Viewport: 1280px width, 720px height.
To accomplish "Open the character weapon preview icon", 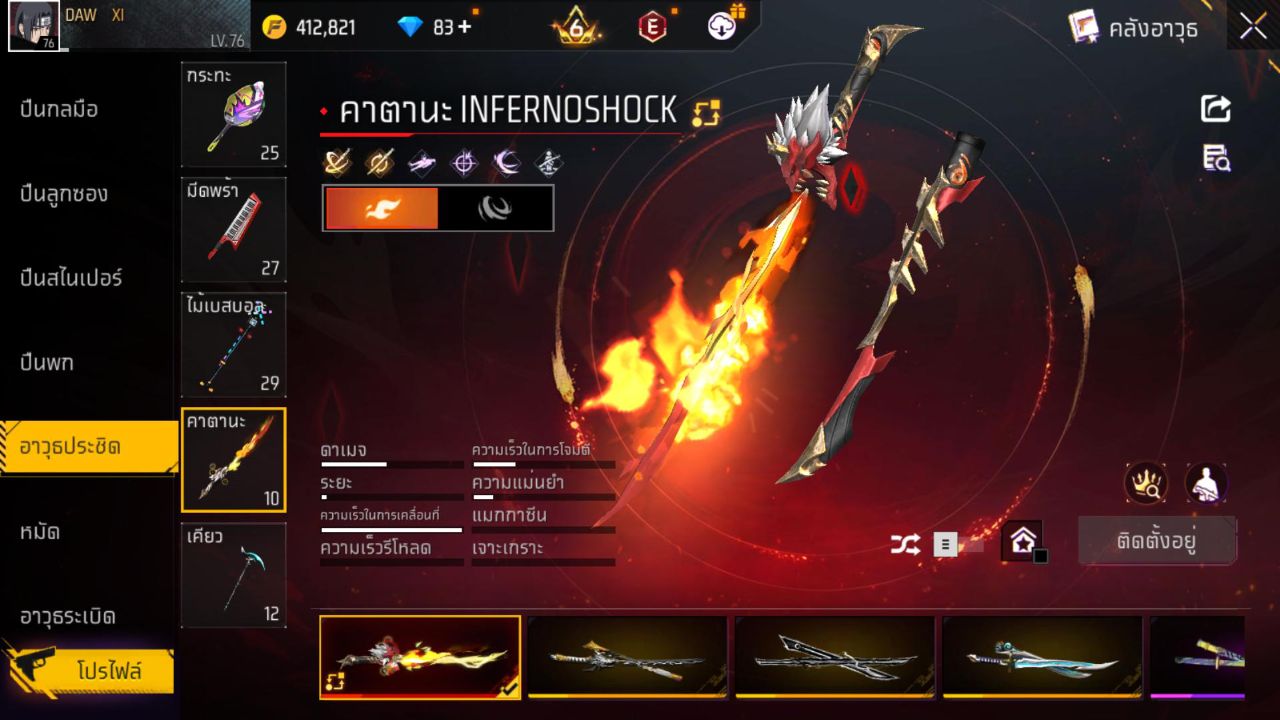I will point(1207,484).
